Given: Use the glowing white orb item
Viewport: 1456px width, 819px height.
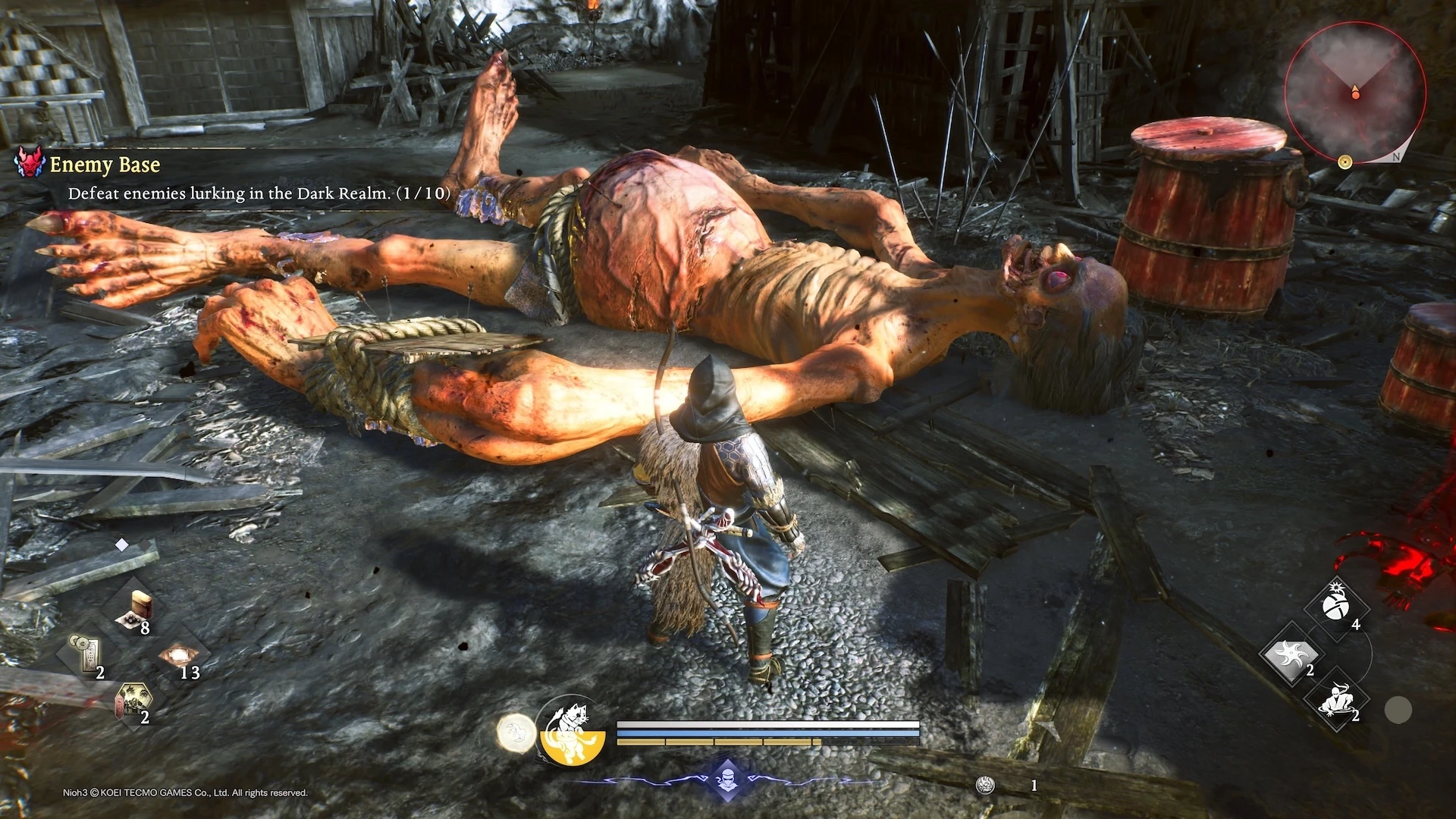Looking at the screenshot, I should [x=179, y=654].
